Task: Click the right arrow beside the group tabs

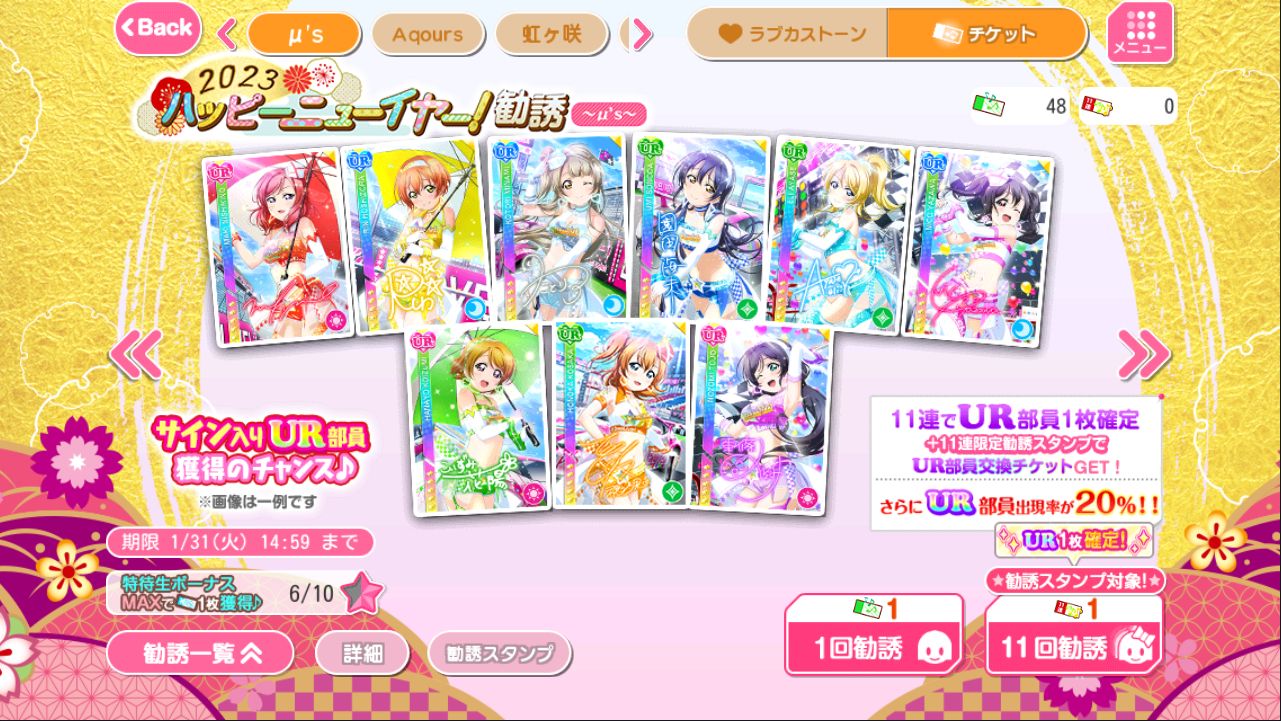Action: [641, 34]
